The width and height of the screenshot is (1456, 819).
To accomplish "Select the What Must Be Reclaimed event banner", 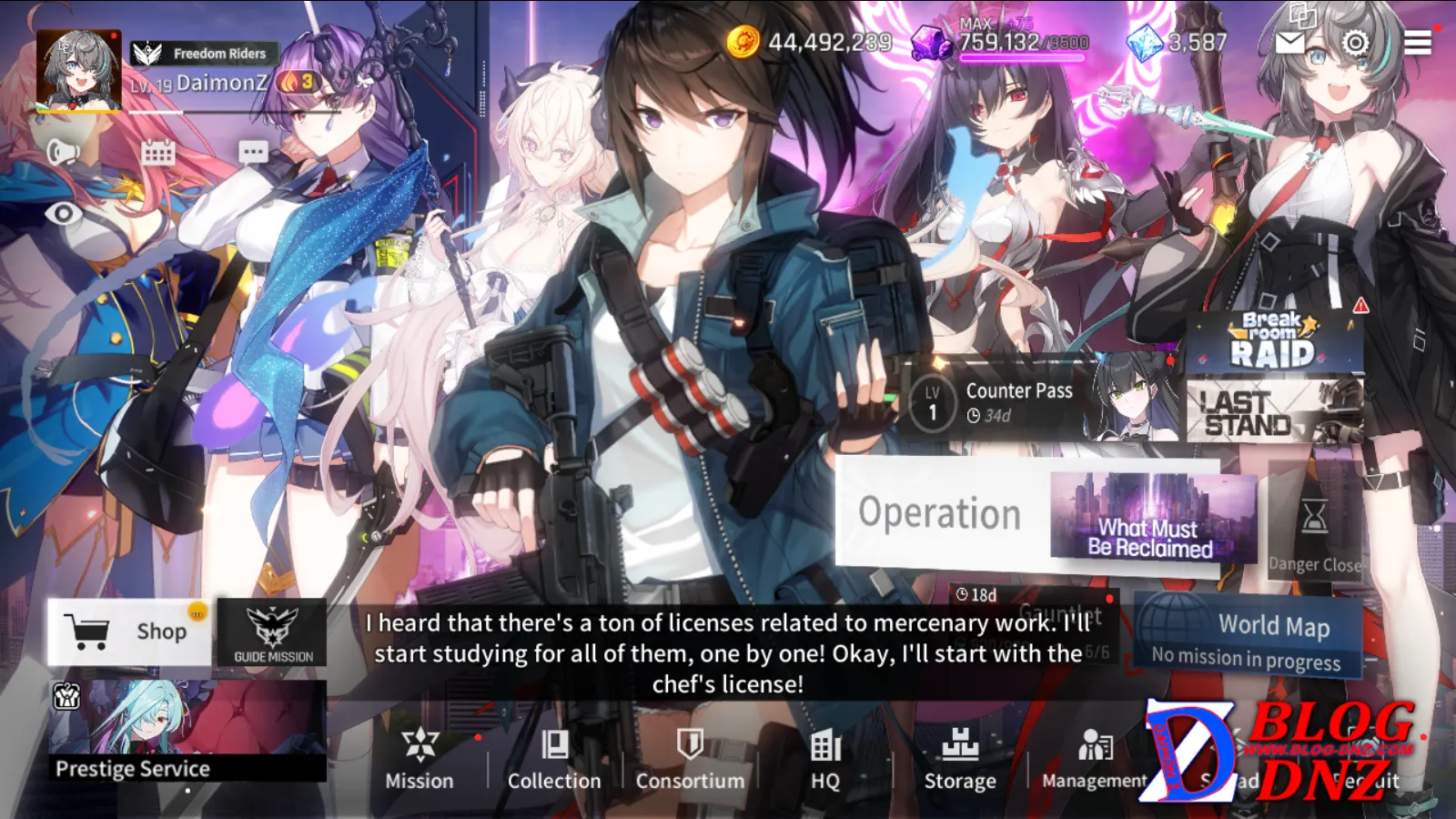I will tap(1151, 516).
